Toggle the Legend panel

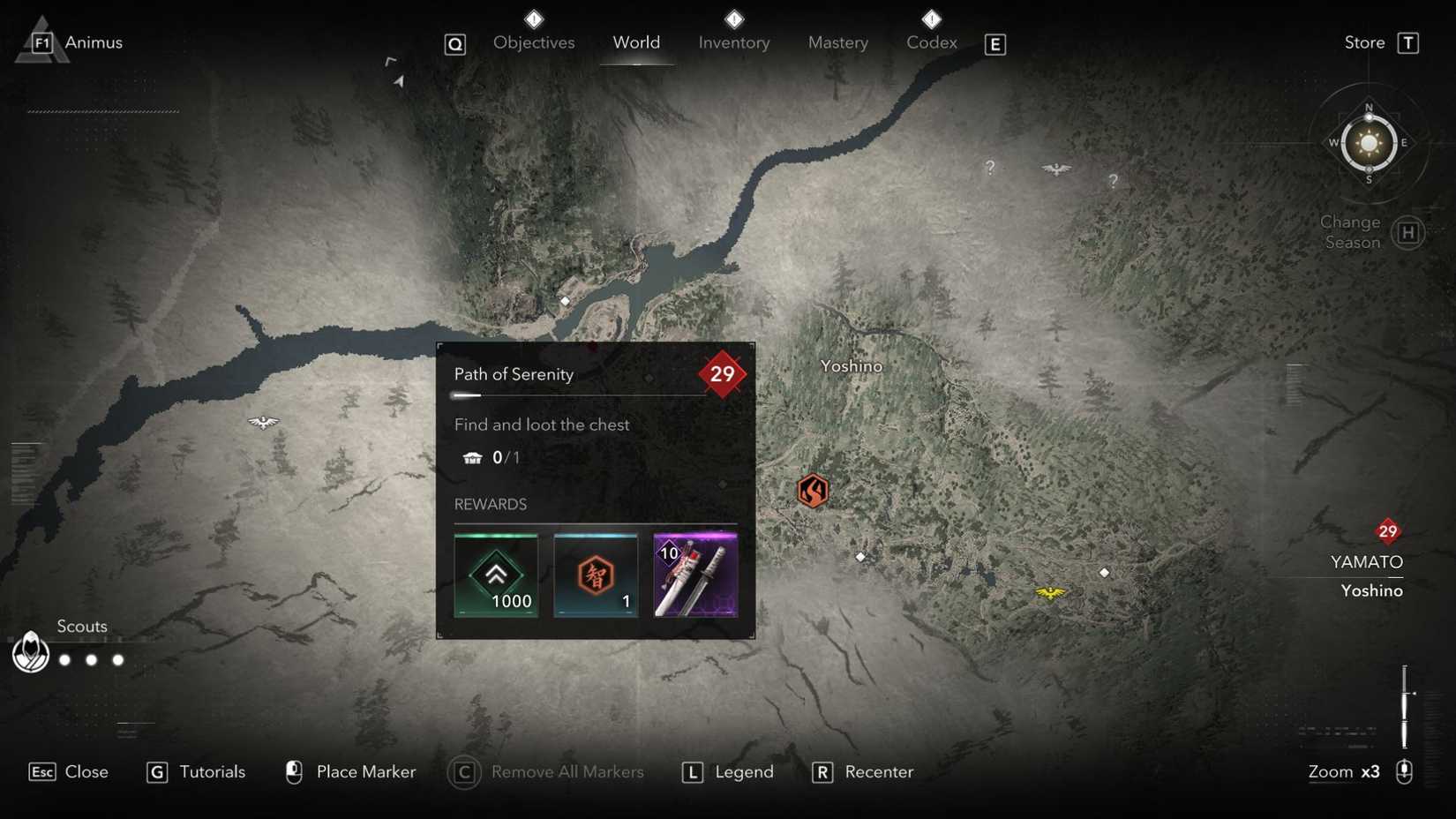pos(744,771)
